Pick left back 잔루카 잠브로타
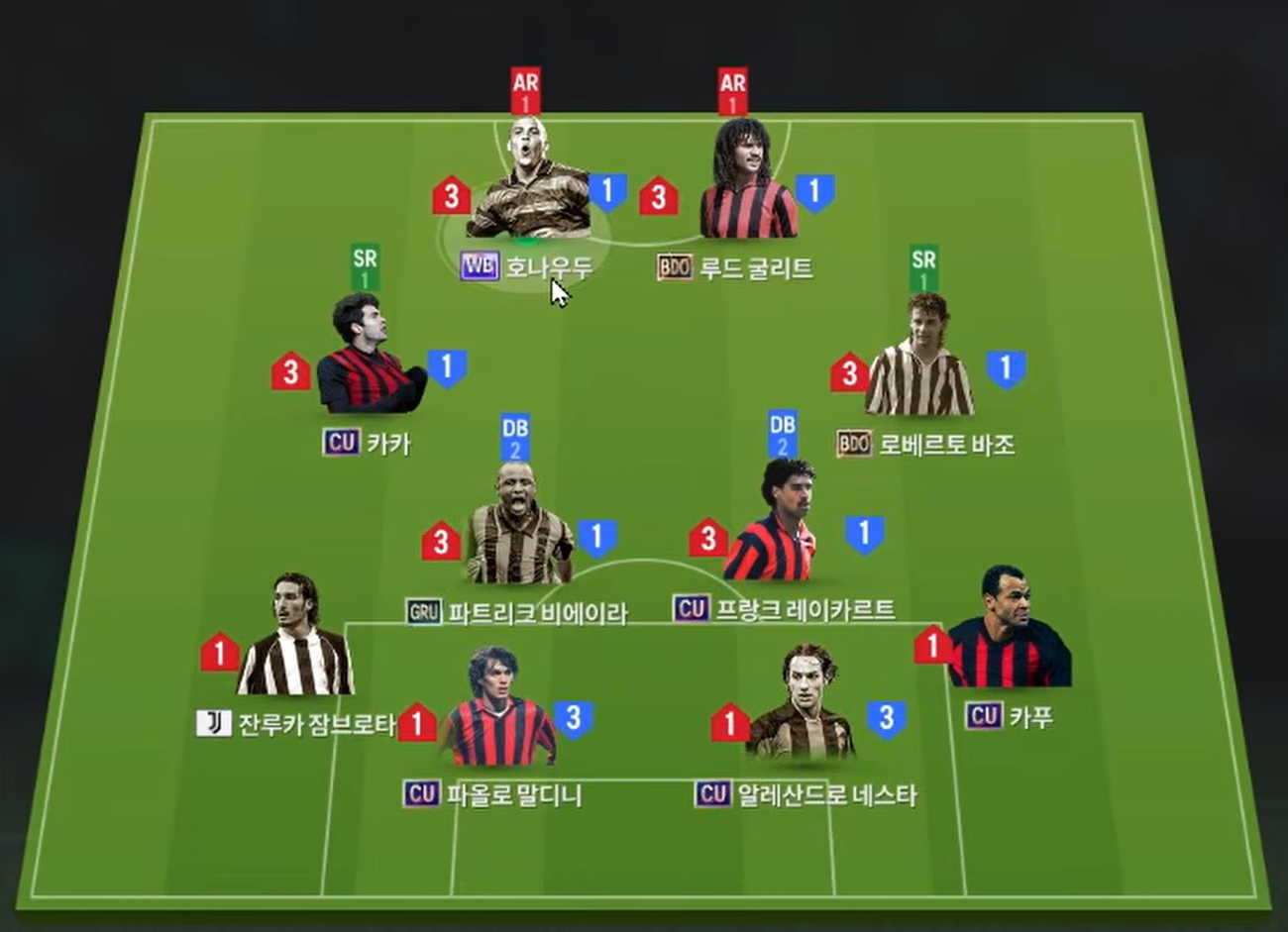This screenshot has height=932, width=1288. (294, 644)
